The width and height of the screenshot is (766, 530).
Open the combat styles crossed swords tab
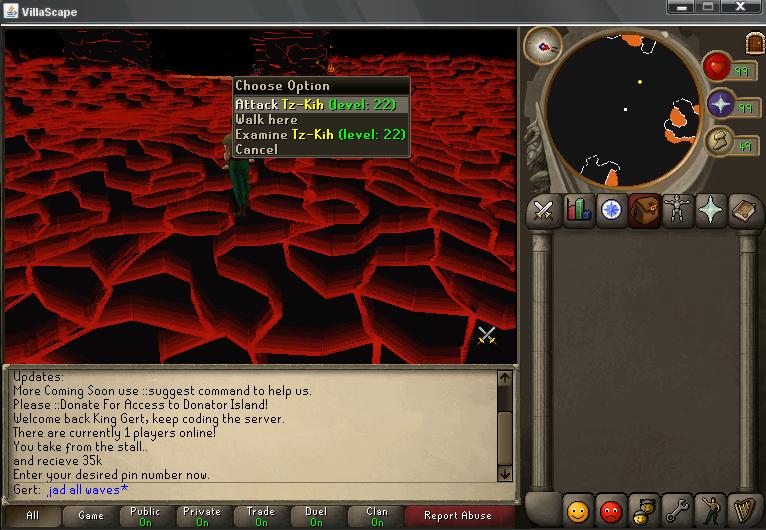[544, 210]
